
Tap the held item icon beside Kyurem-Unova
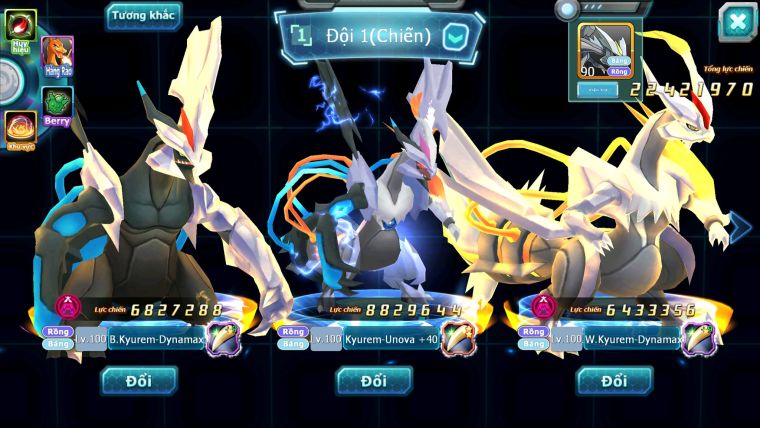pyautogui.click(x=459, y=338)
